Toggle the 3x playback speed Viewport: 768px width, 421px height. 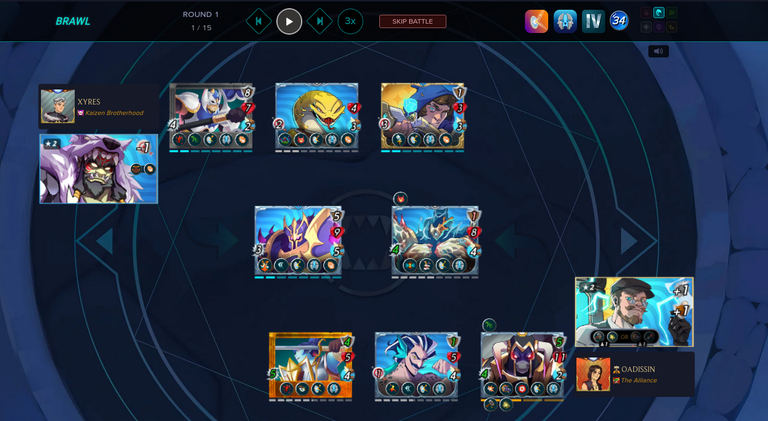350,21
